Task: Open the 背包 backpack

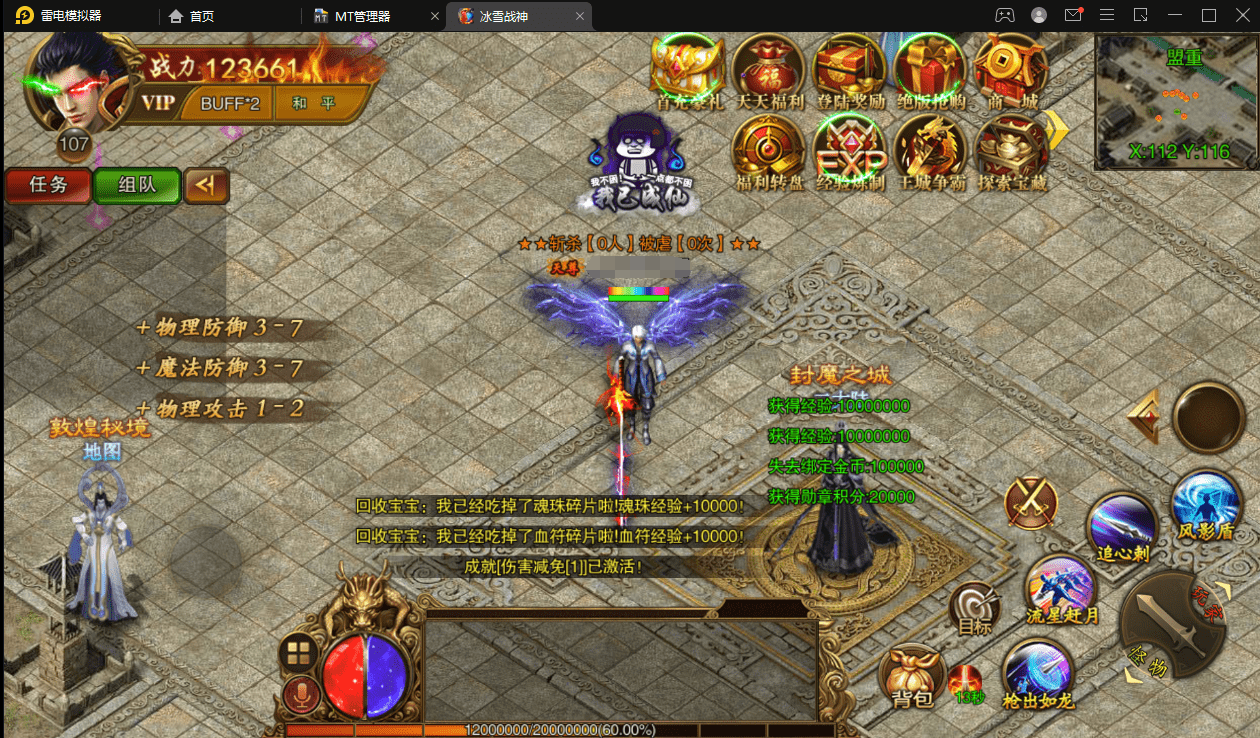Action: [x=911, y=675]
